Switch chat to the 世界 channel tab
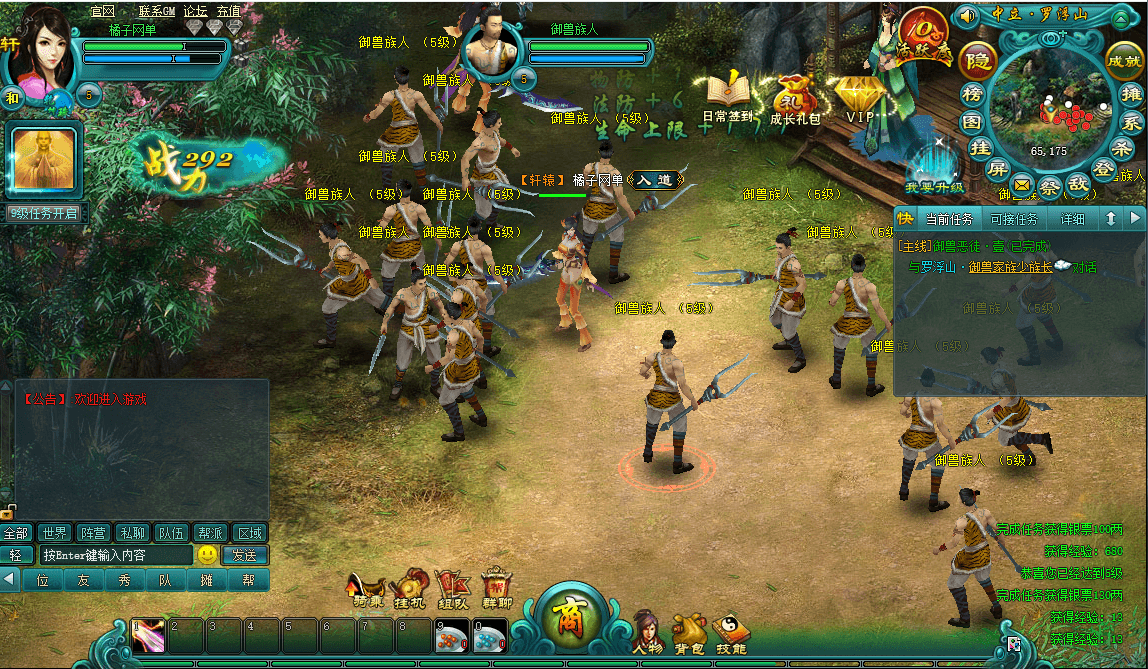The image size is (1148, 669). (x=55, y=532)
